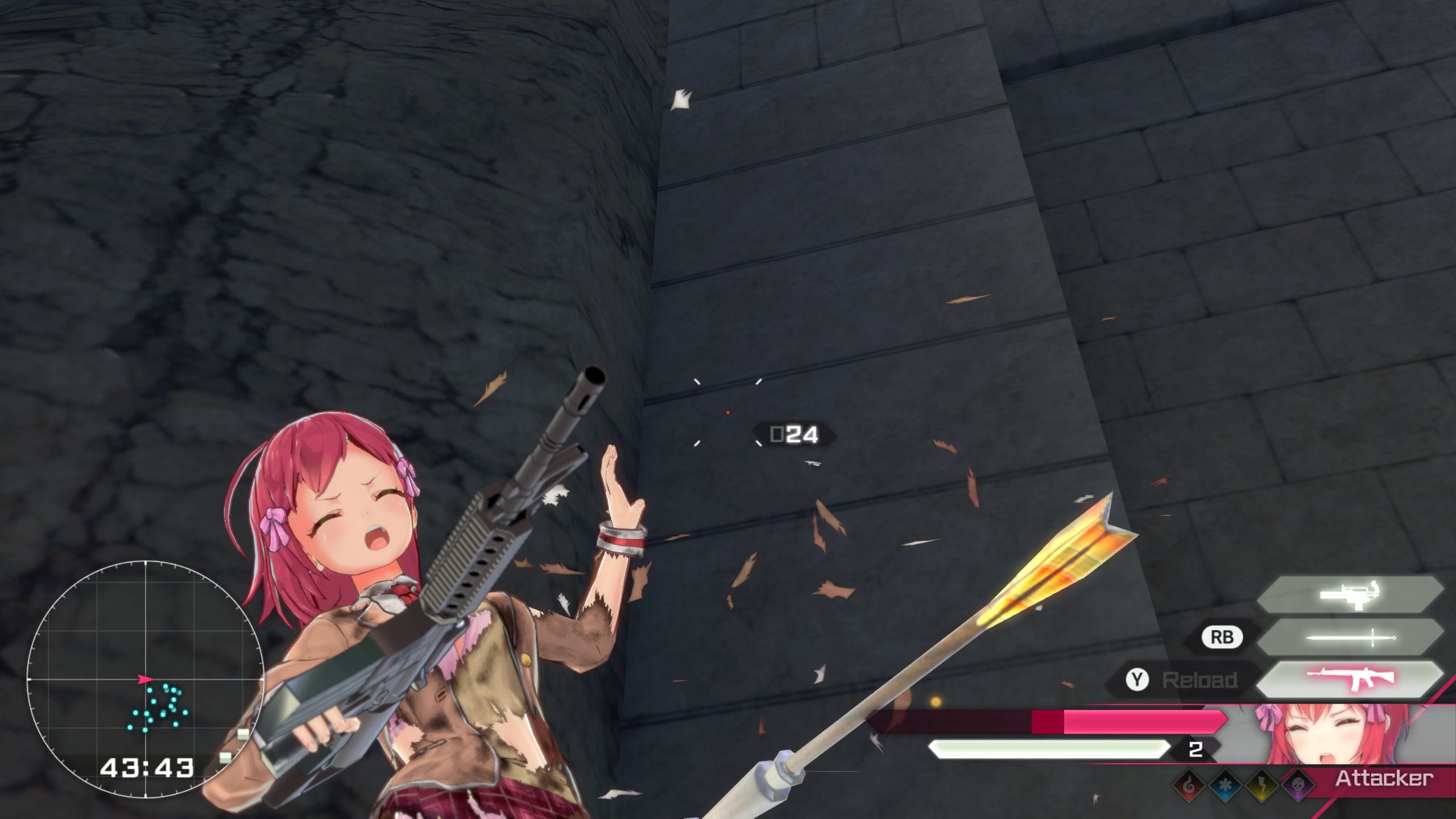Select the submachine gun weapon slot
Image resolution: width=1456 pixels, height=819 pixels.
click(x=1350, y=594)
